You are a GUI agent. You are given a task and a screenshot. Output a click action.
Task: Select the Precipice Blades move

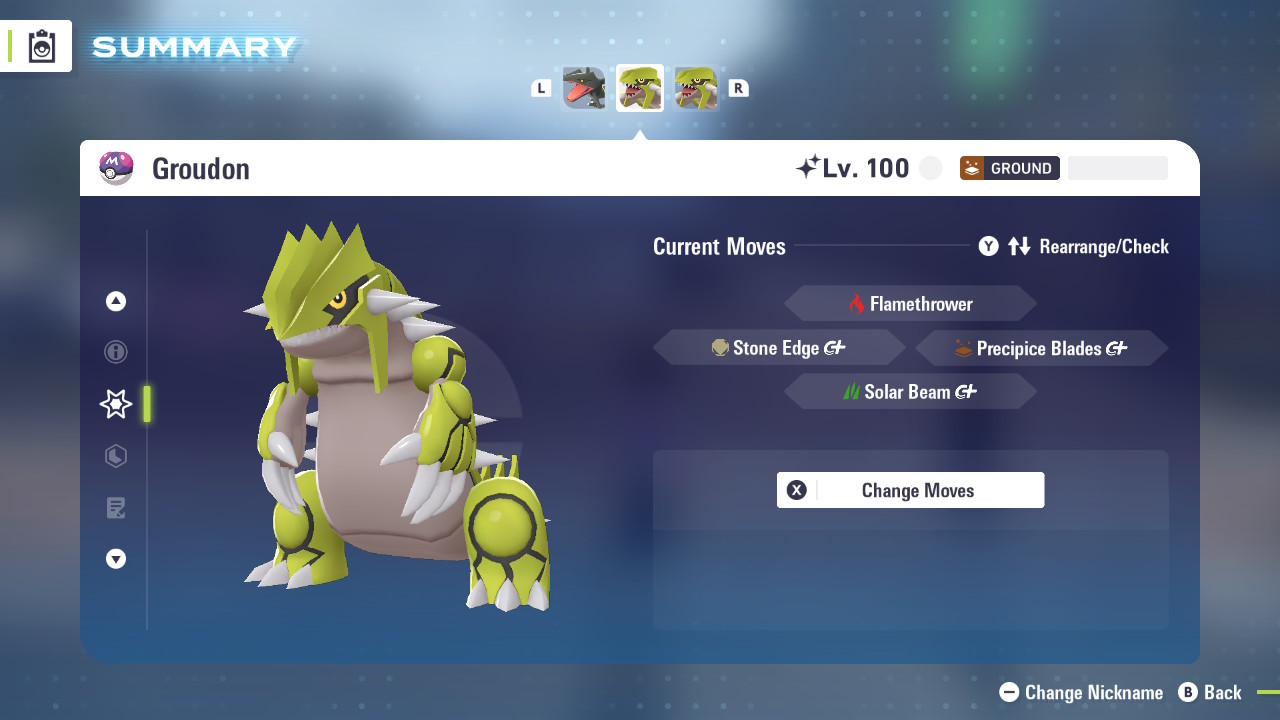1041,348
